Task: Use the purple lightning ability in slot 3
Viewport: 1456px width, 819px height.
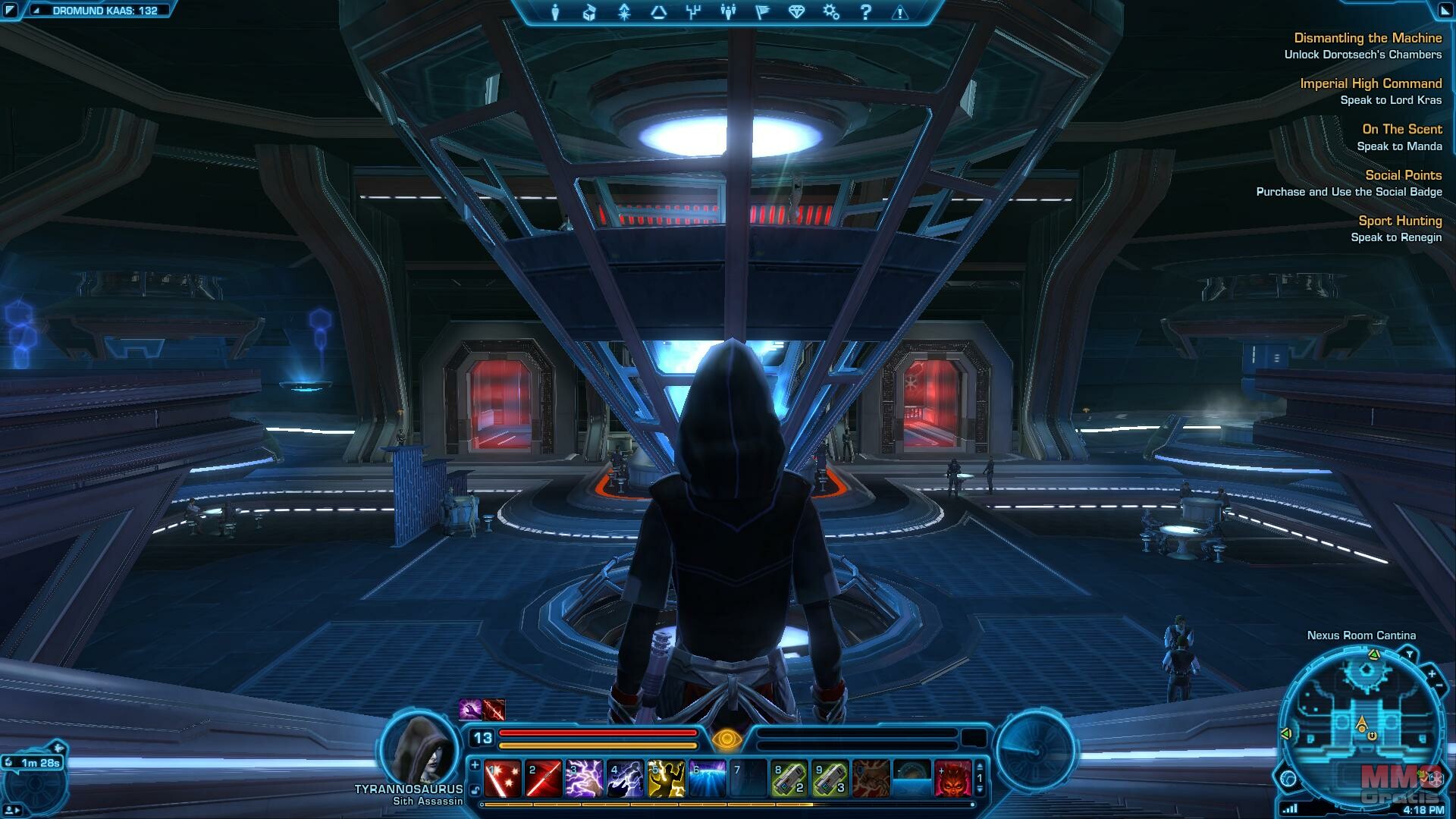Action: [585, 779]
